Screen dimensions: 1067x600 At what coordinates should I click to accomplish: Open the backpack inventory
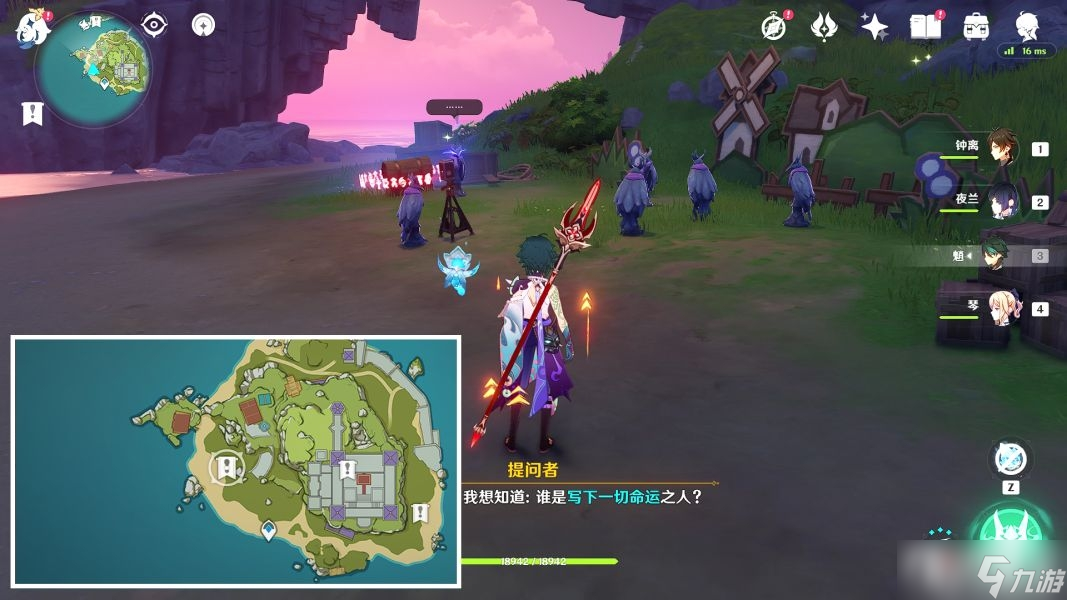tap(976, 27)
